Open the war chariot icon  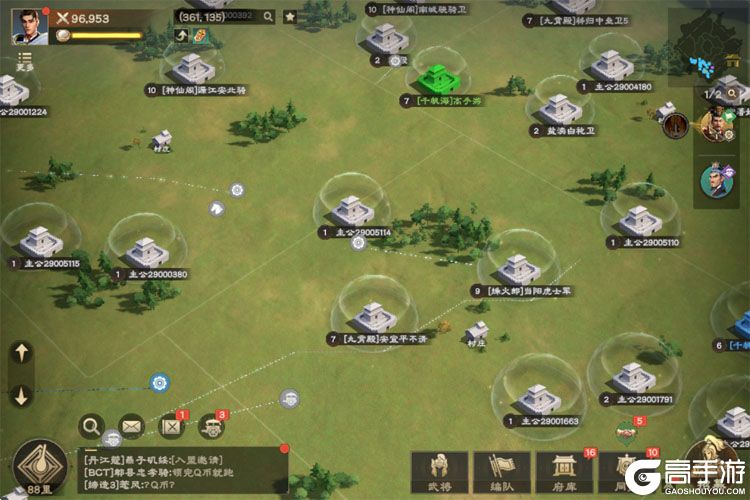[x=212, y=427]
